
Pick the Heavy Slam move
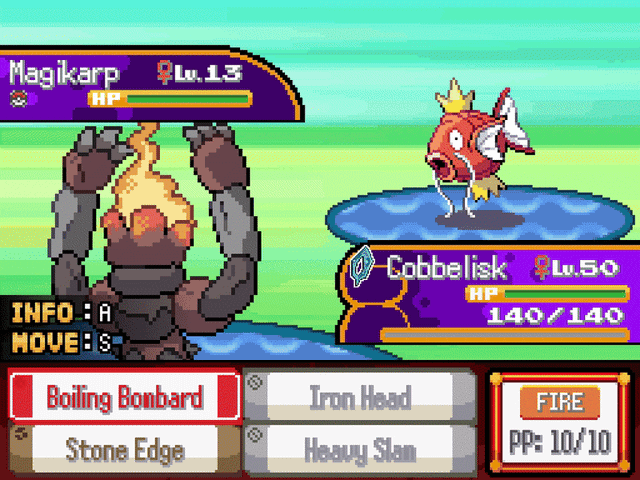pyautogui.click(x=360, y=449)
